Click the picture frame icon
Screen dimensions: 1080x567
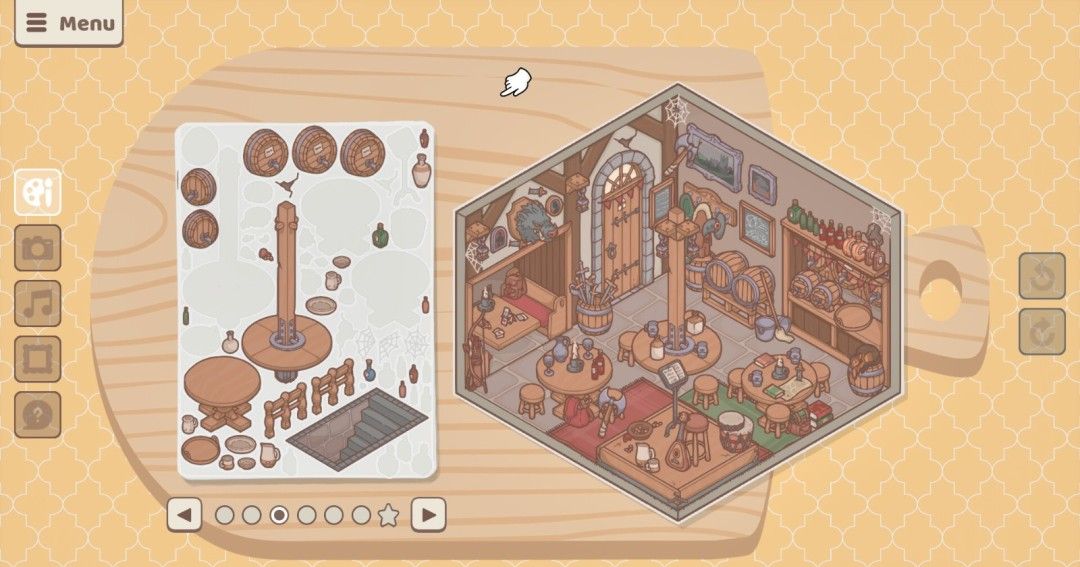tap(38, 359)
